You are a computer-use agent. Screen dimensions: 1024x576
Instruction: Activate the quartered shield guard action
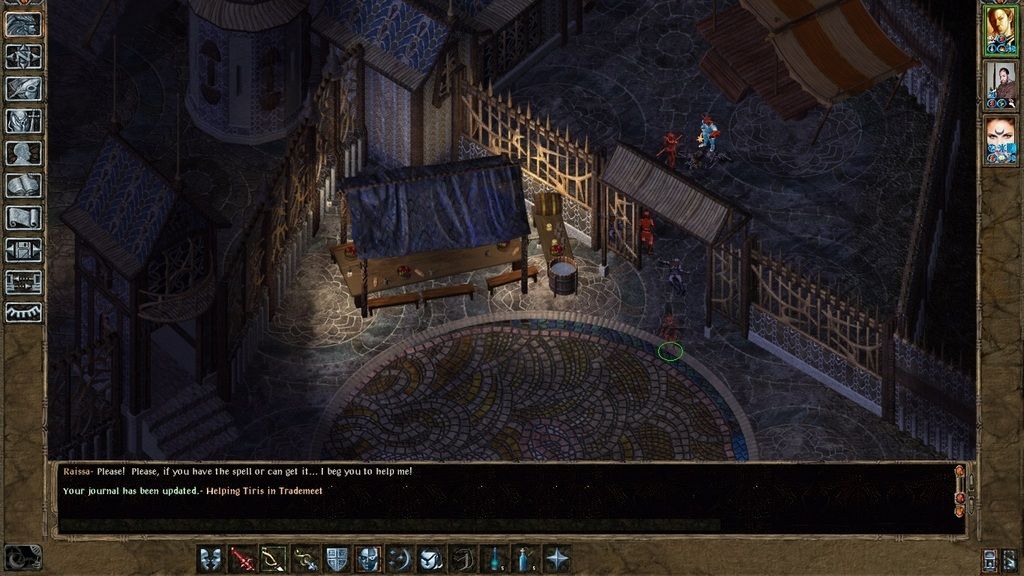point(338,559)
